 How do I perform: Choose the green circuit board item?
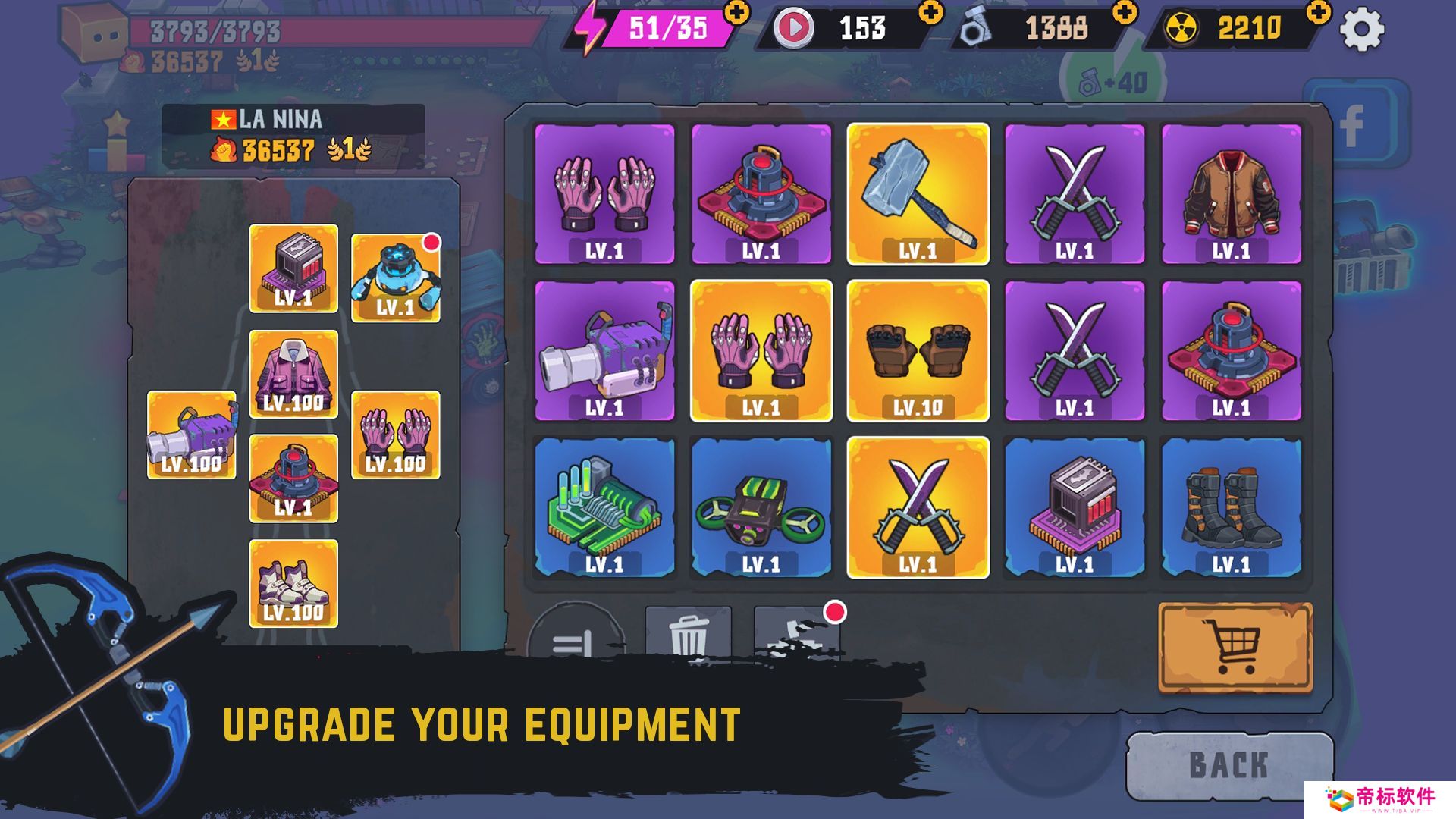click(x=604, y=507)
